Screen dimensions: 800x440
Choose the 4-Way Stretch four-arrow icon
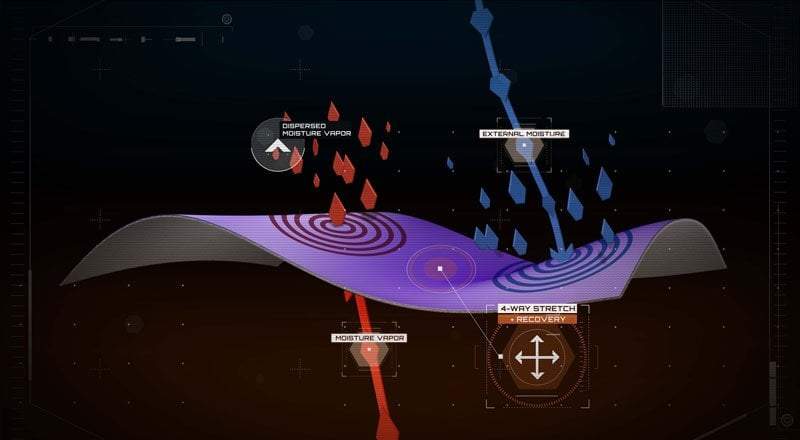click(x=537, y=358)
